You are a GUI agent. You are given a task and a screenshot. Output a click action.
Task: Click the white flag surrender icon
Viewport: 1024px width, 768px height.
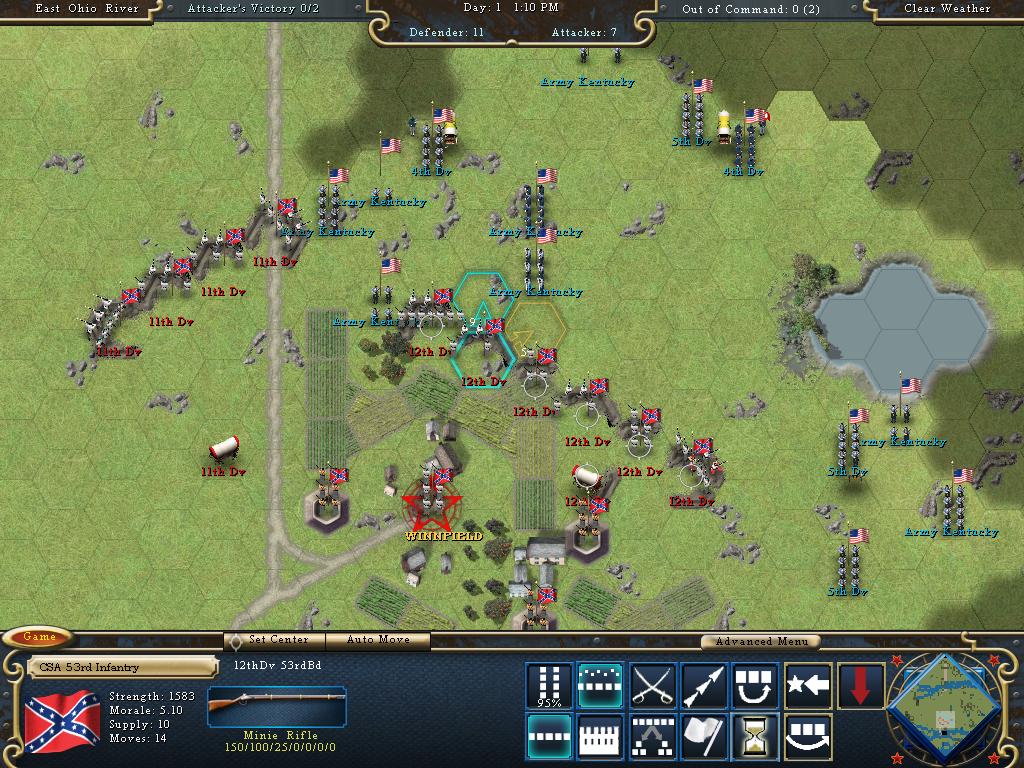[704, 737]
